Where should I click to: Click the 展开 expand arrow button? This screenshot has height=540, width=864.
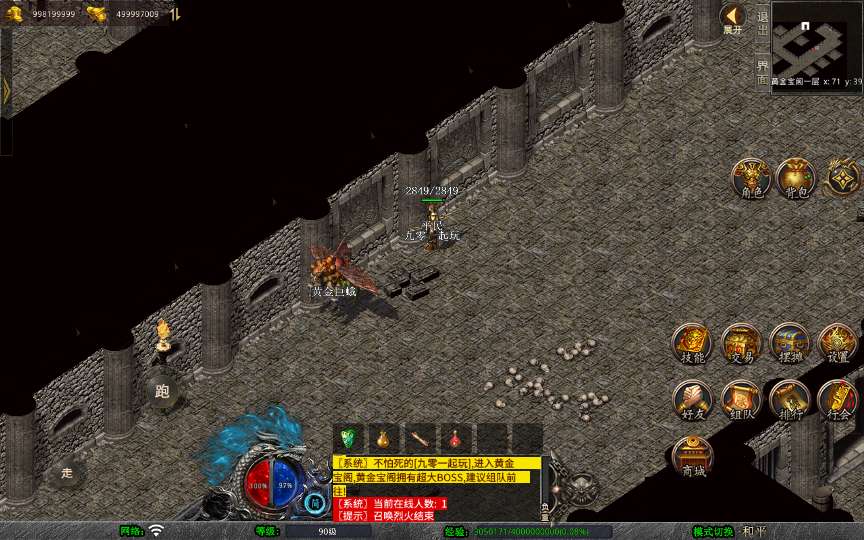[733, 17]
